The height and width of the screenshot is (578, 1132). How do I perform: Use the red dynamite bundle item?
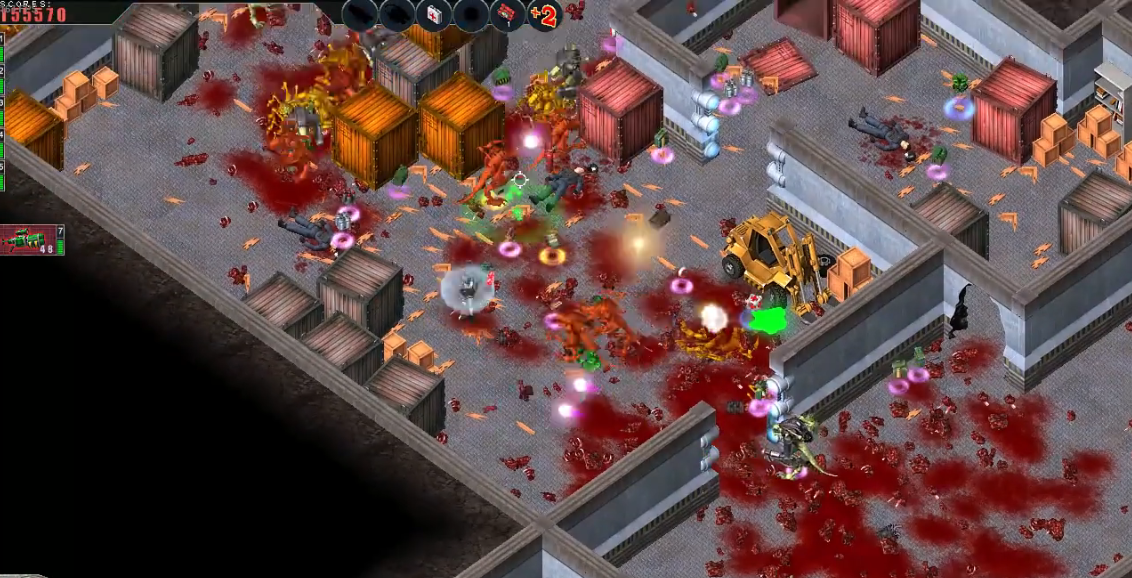pos(507,15)
